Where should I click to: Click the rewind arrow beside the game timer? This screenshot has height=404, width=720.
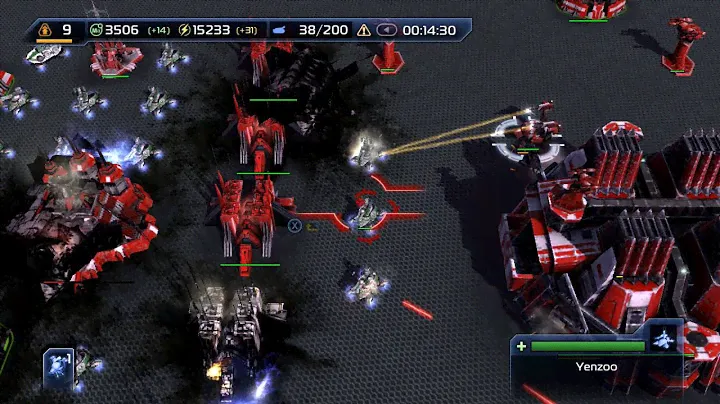pos(386,30)
